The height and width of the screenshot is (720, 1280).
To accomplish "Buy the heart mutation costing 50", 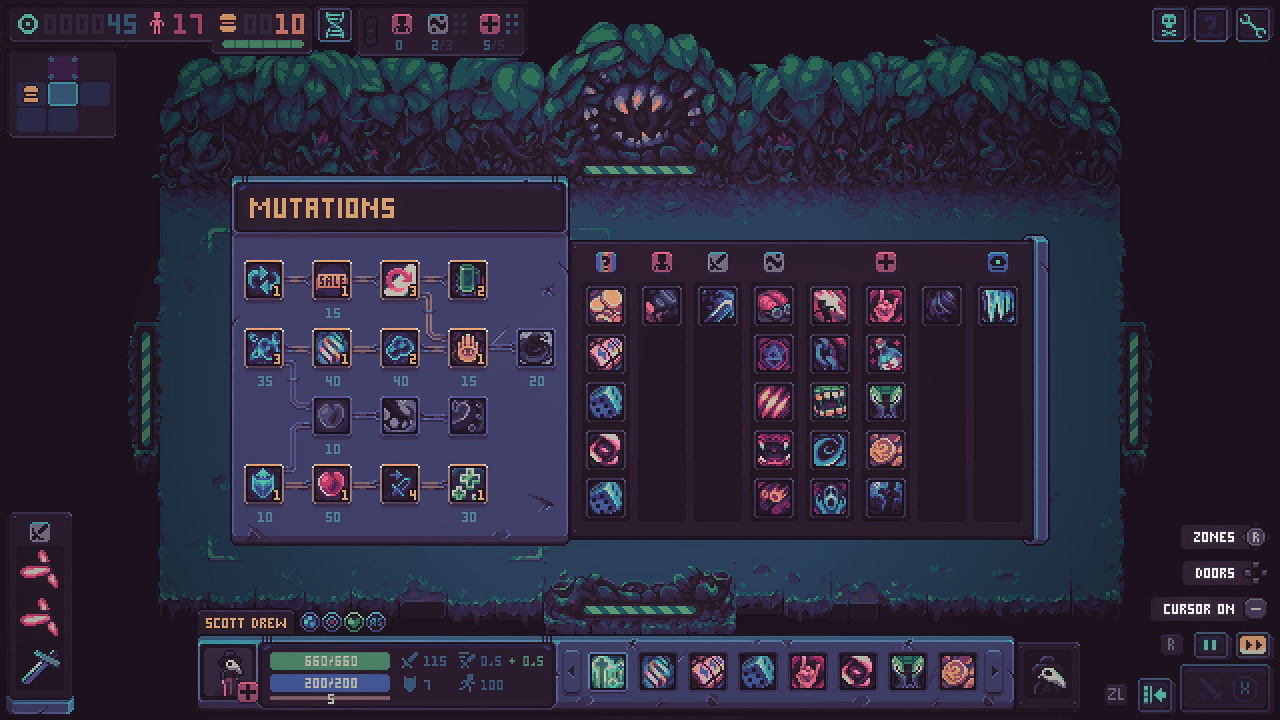I will (332, 483).
